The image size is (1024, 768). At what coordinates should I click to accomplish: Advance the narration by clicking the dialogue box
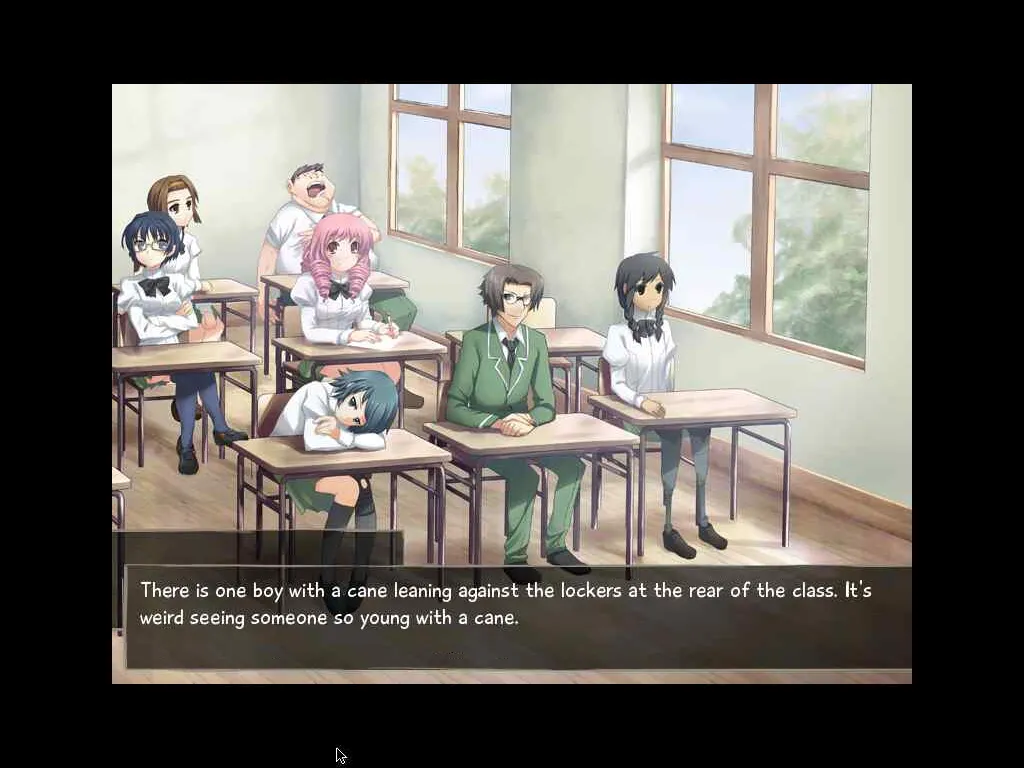(x=518, y=617)
